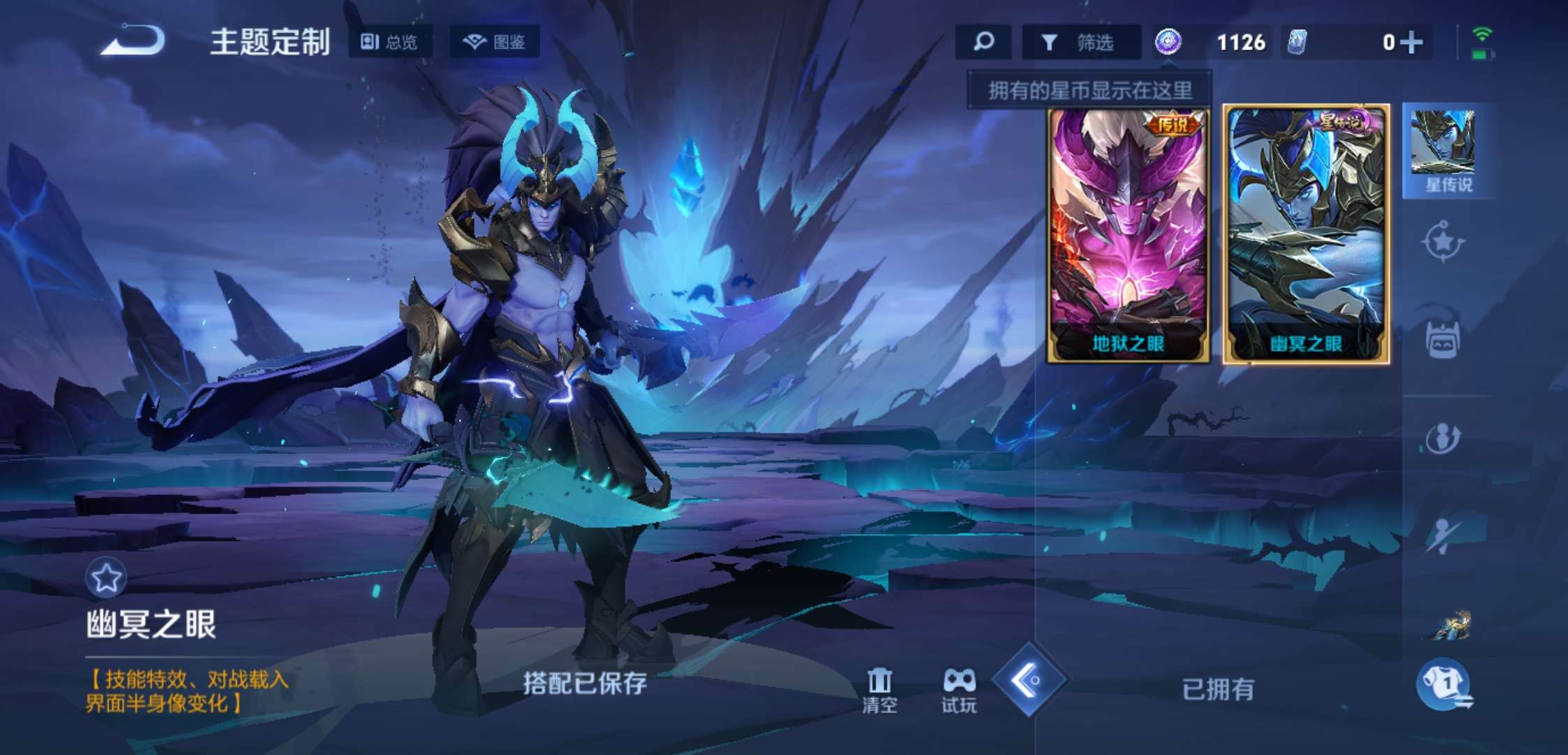Select the 地狱之眼 skin card

[x=1128, y=235]
